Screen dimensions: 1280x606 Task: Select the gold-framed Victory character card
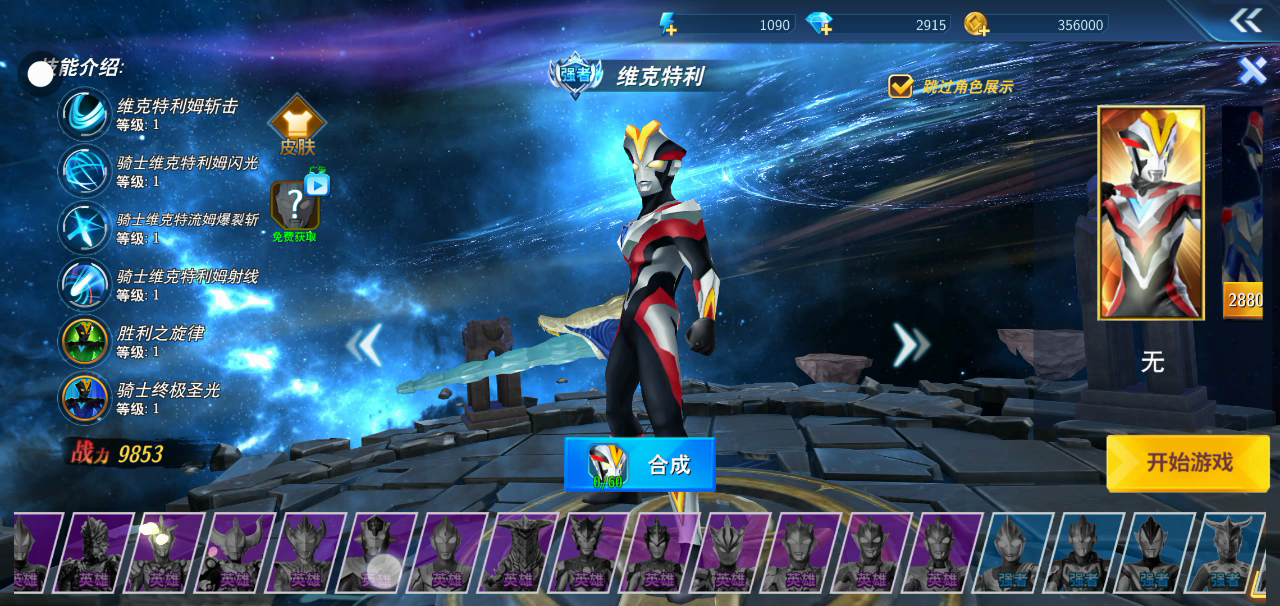1150,213
